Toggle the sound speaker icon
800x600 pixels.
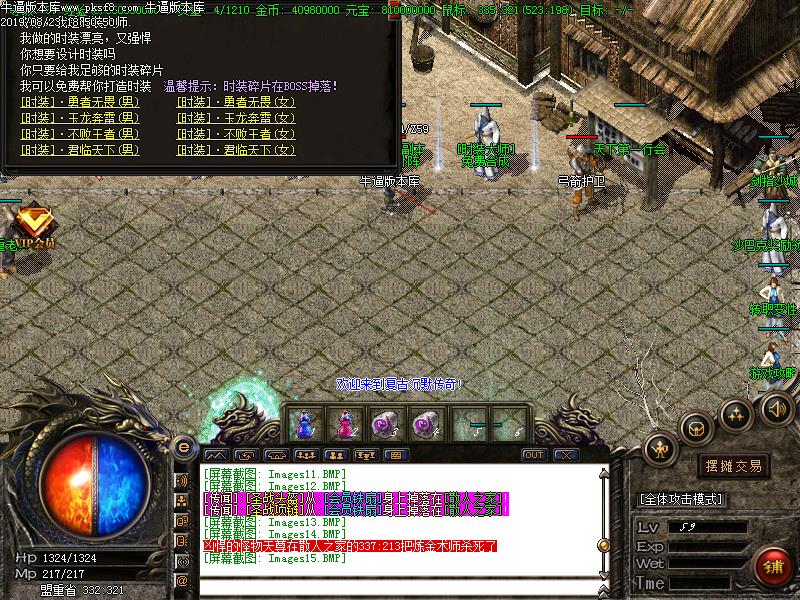coord(776,408)
